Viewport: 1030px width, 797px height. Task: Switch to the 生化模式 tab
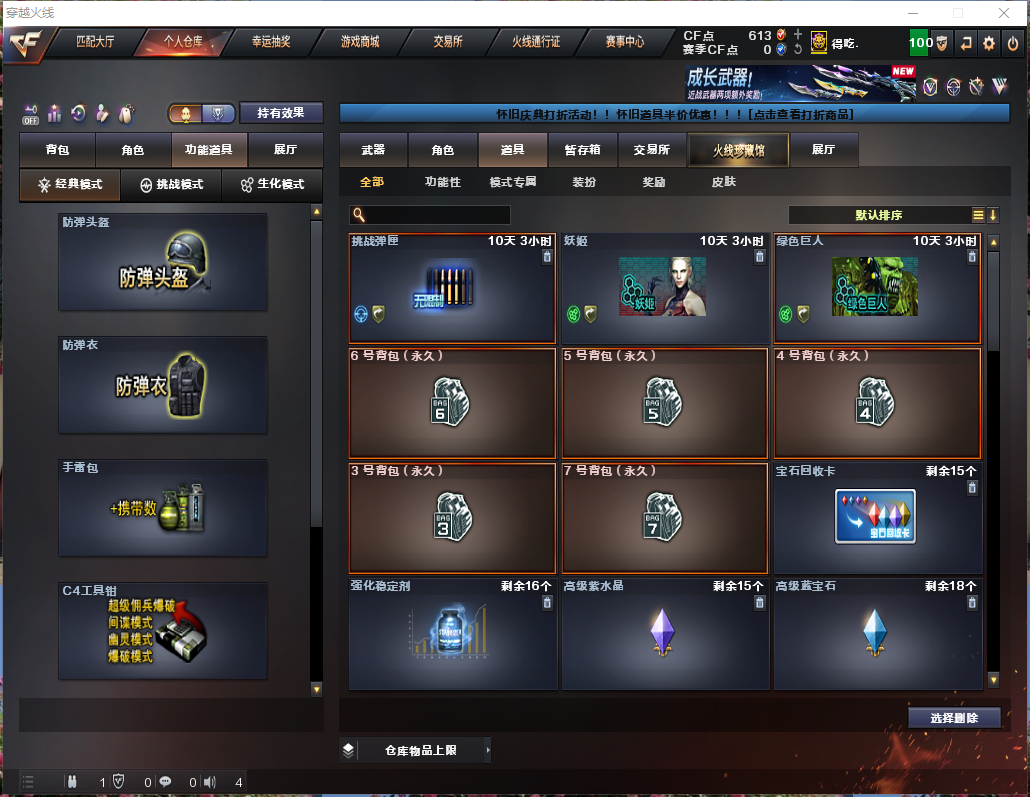click(x=271, y=184)
